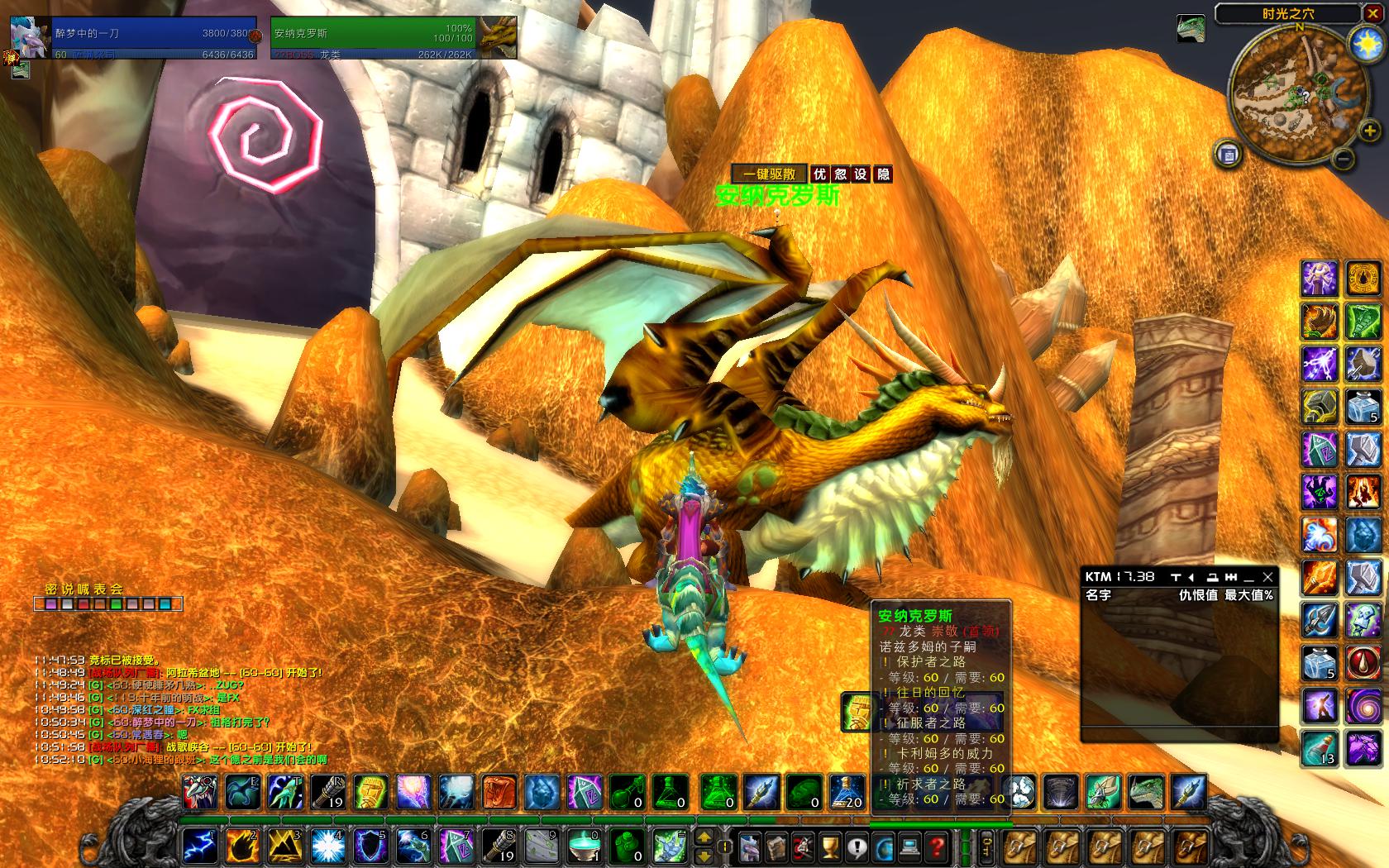The image size is (1389, 868).
Task: Click the green dragon head buff icon
Action: click(1191, 29)
